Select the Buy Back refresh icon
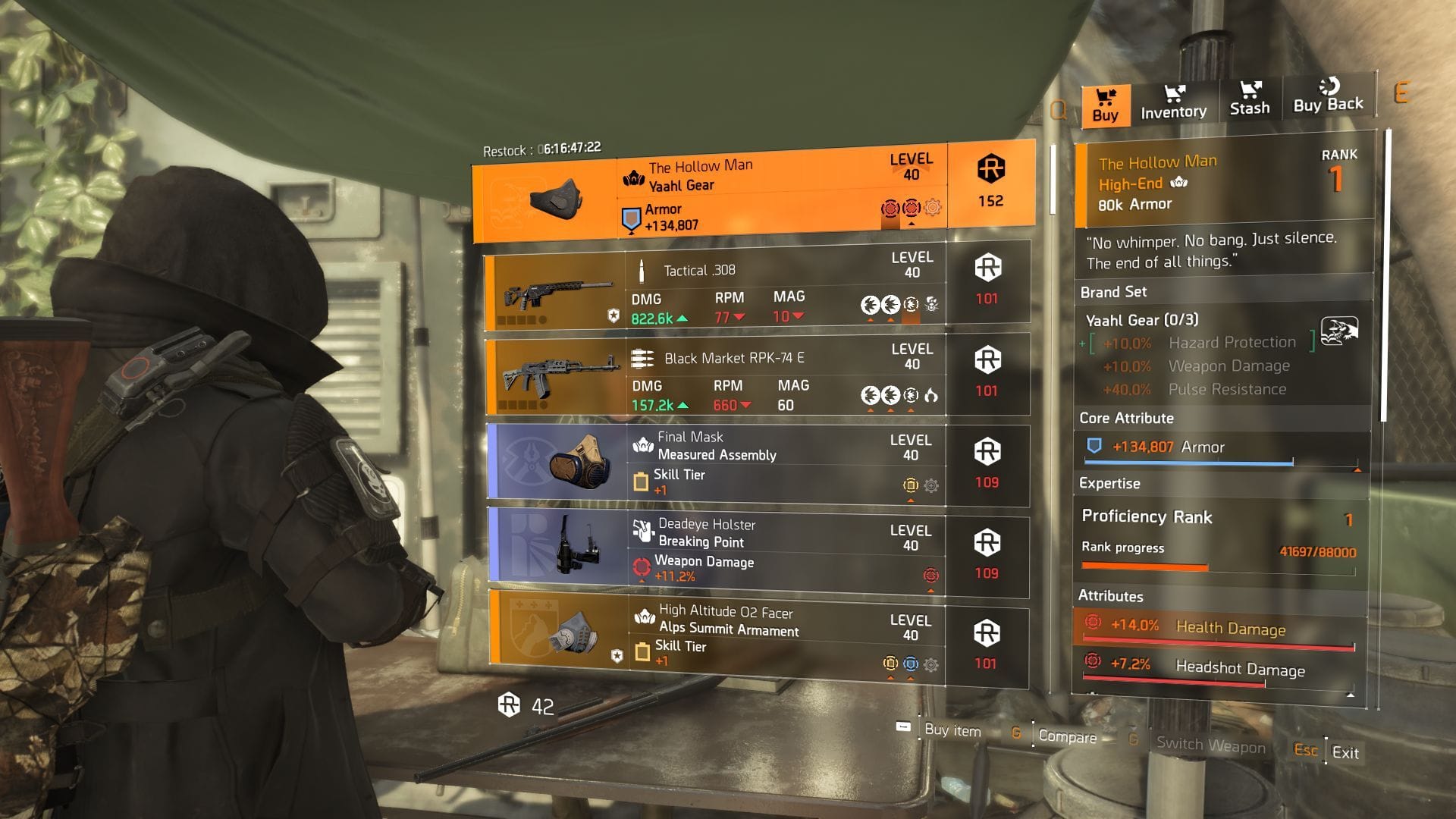This screenshot has height=819, width=1456. click(1329, 86)
